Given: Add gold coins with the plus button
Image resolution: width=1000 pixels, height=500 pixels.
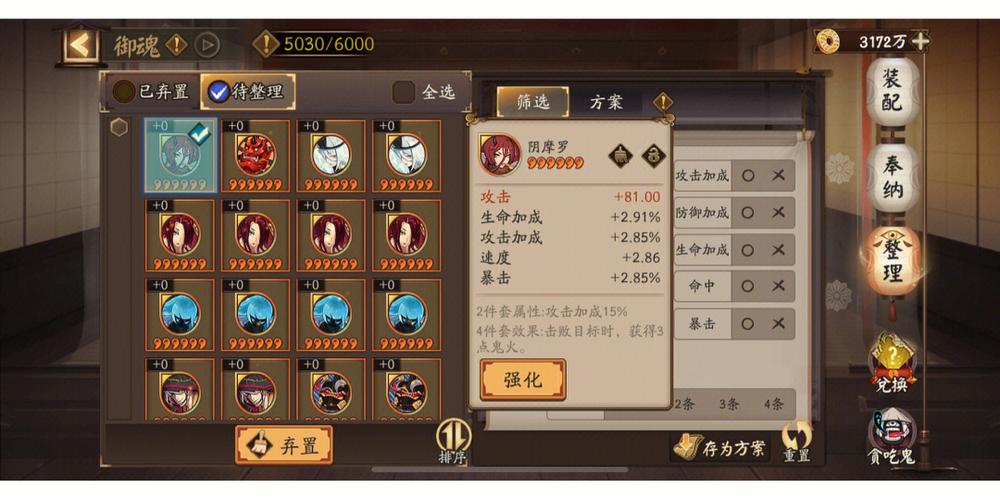Looking at the screenshot, I should coord(920,41).
